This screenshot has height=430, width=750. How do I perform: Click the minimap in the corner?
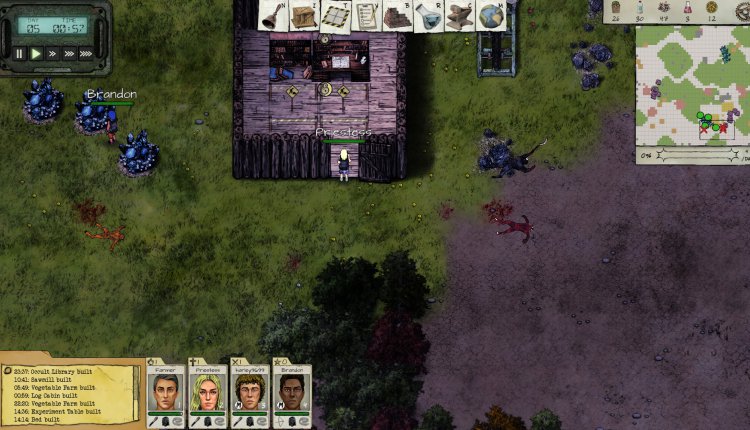(691, 84)
